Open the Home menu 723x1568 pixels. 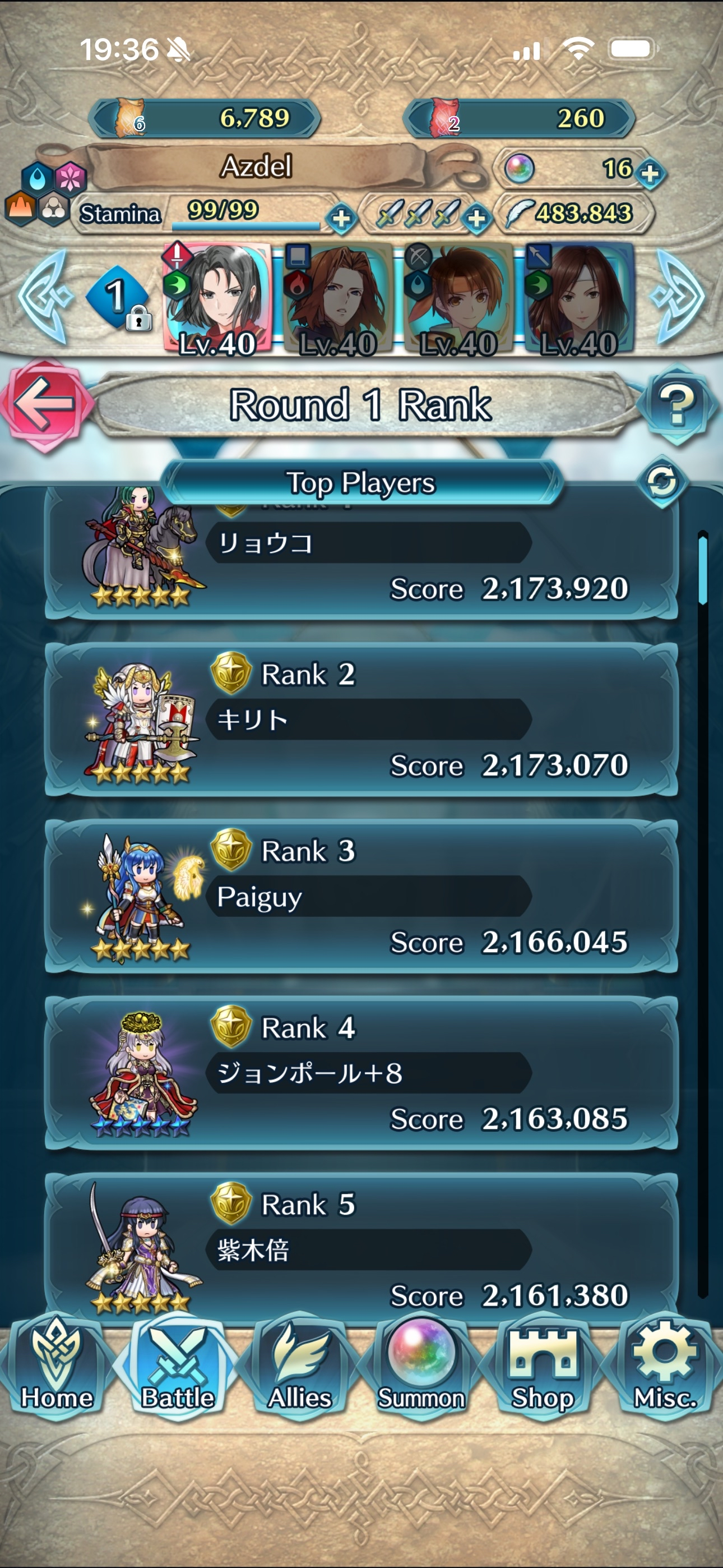tap(57, 1366)
